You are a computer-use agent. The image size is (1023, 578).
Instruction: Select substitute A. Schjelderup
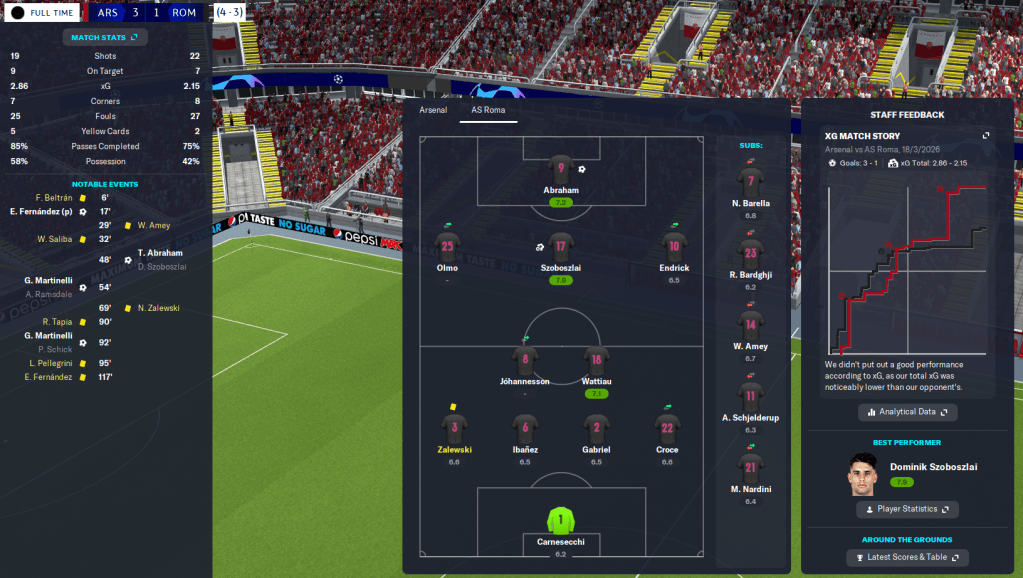point(751,397)
